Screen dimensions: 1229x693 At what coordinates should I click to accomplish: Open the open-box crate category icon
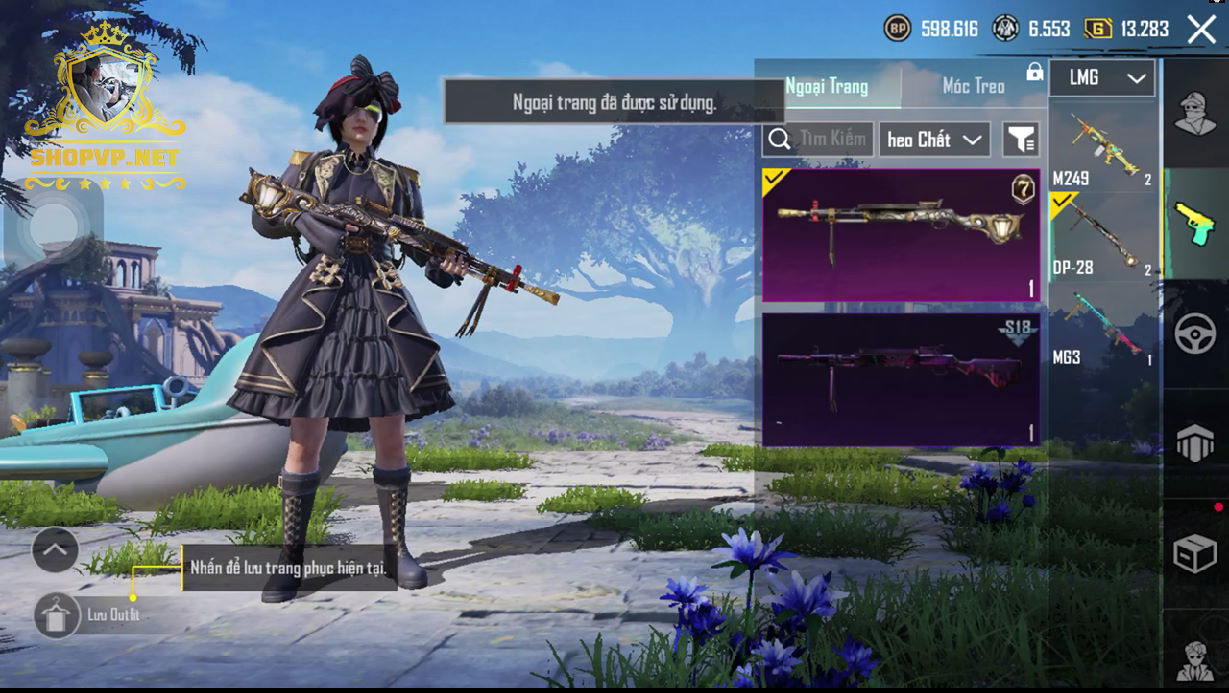(x=1195, y=553)
